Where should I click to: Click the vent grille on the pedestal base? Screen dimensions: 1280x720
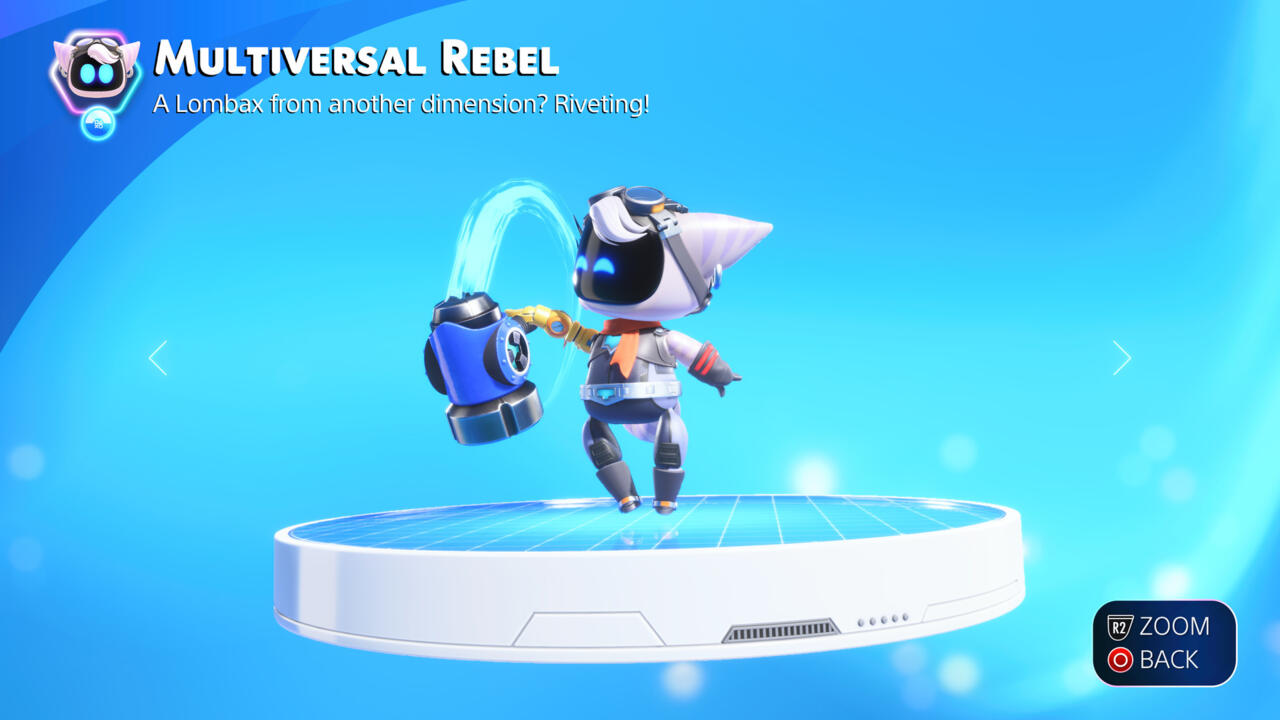click(x=782, y=630)
